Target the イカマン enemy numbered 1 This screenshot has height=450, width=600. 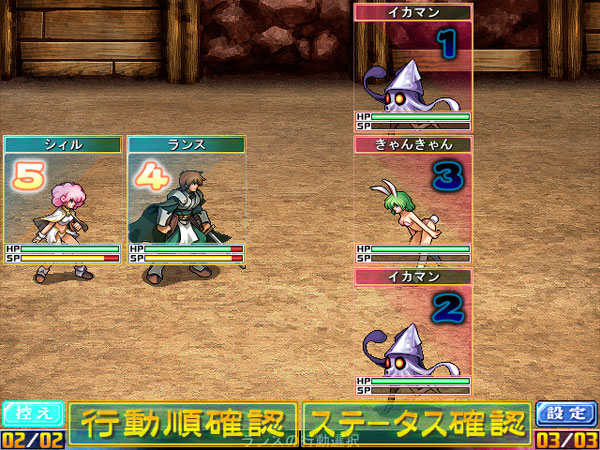pos(413,68)
